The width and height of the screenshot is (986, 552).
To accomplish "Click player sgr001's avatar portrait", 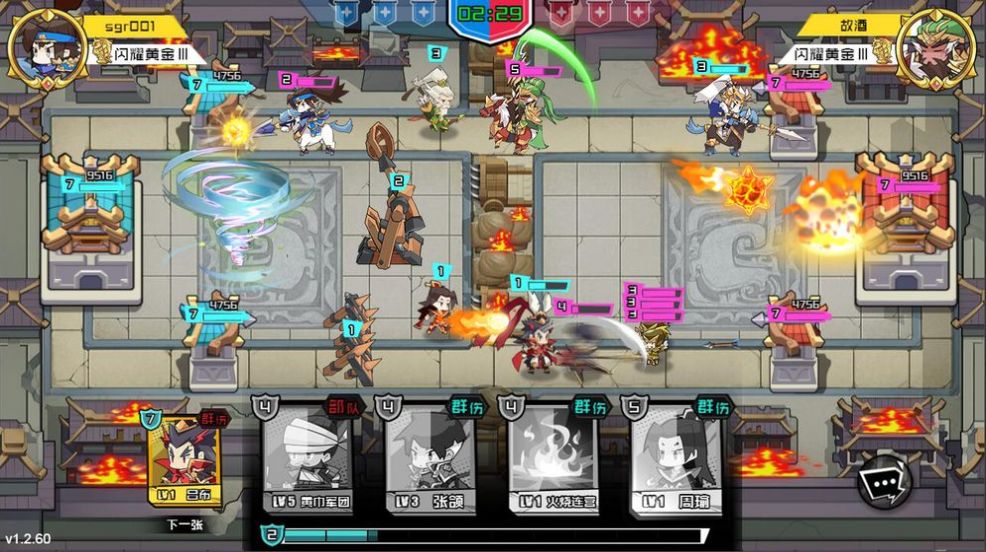I will [x=47, y=47].
